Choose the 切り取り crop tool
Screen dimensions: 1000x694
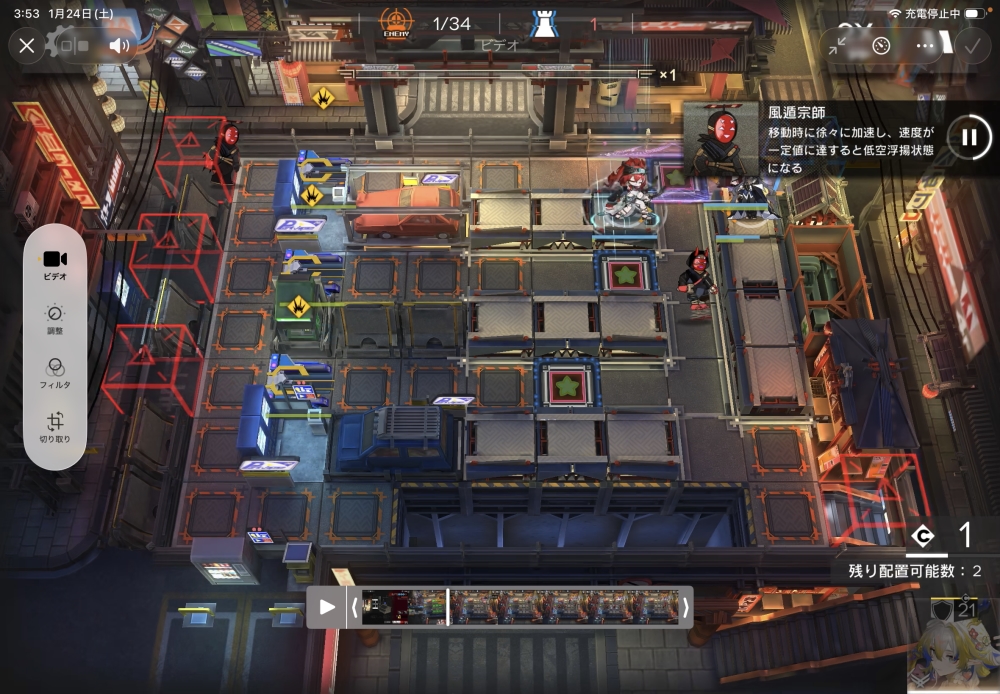tap(55, 429)
